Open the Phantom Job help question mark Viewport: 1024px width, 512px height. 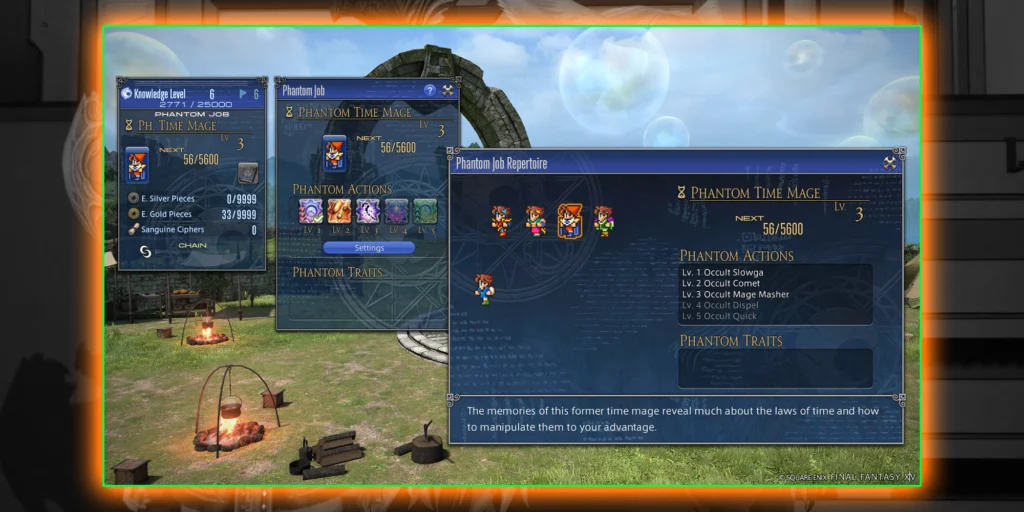[x=430, y=90]
